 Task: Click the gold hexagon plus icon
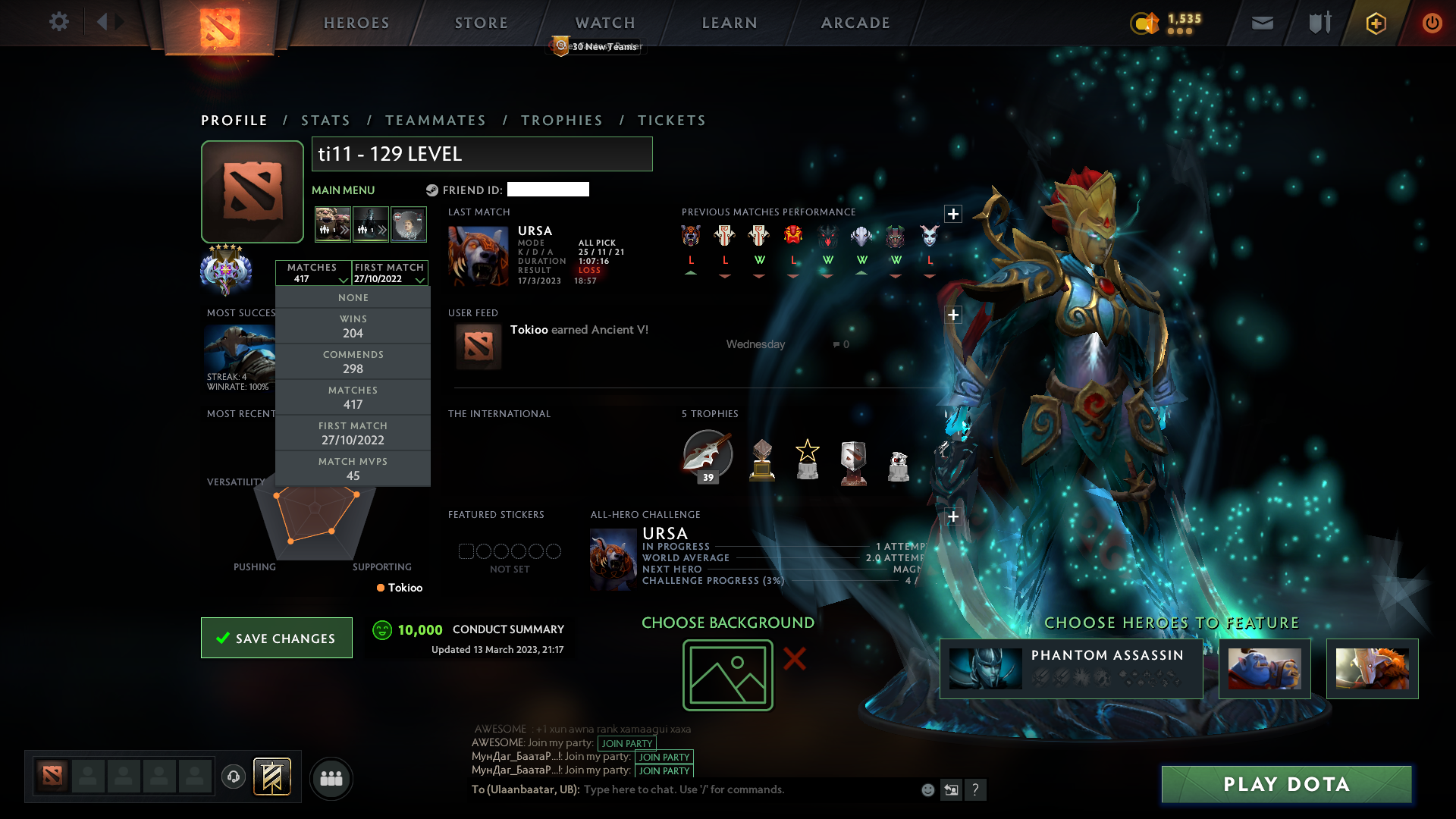click(x=1375, y=23)
